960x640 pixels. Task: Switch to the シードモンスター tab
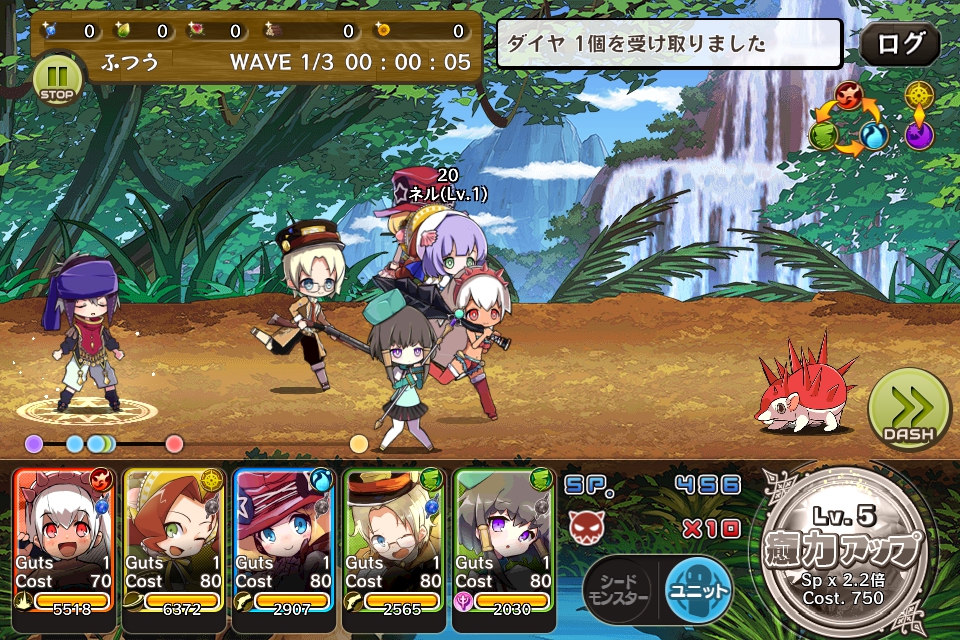617,590
